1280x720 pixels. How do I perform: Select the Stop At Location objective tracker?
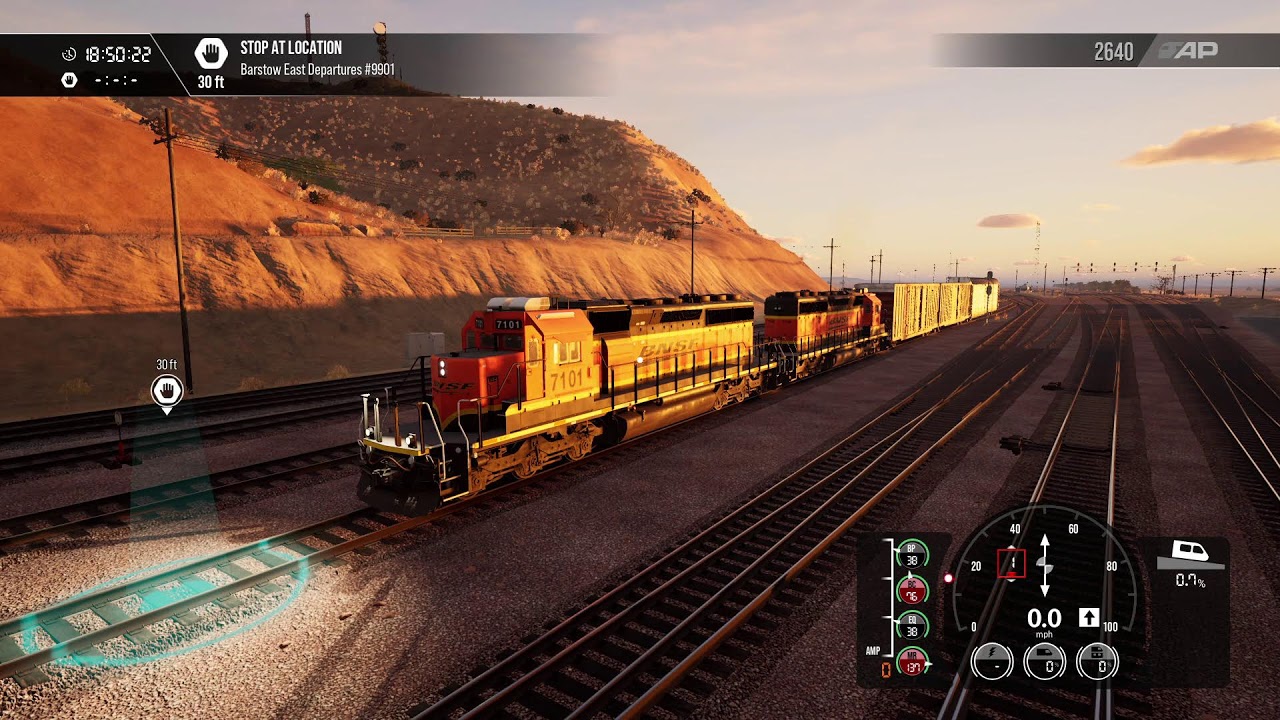click(290, 59)
